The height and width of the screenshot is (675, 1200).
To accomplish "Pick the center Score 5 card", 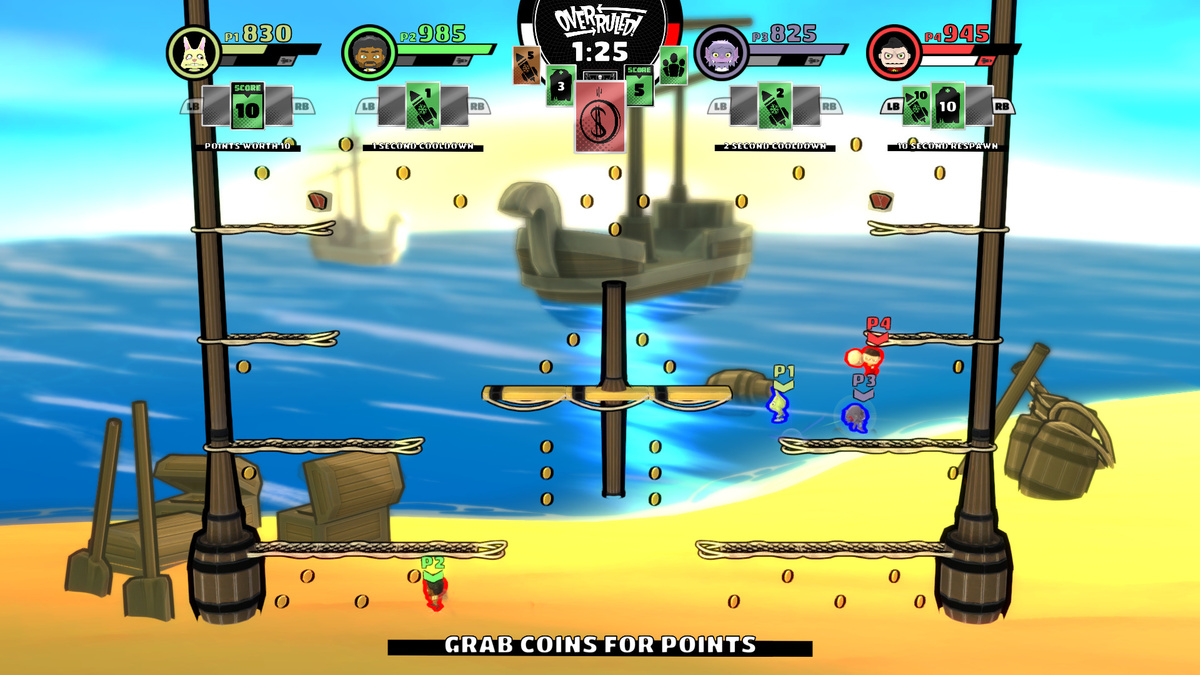I will [639, 86].
